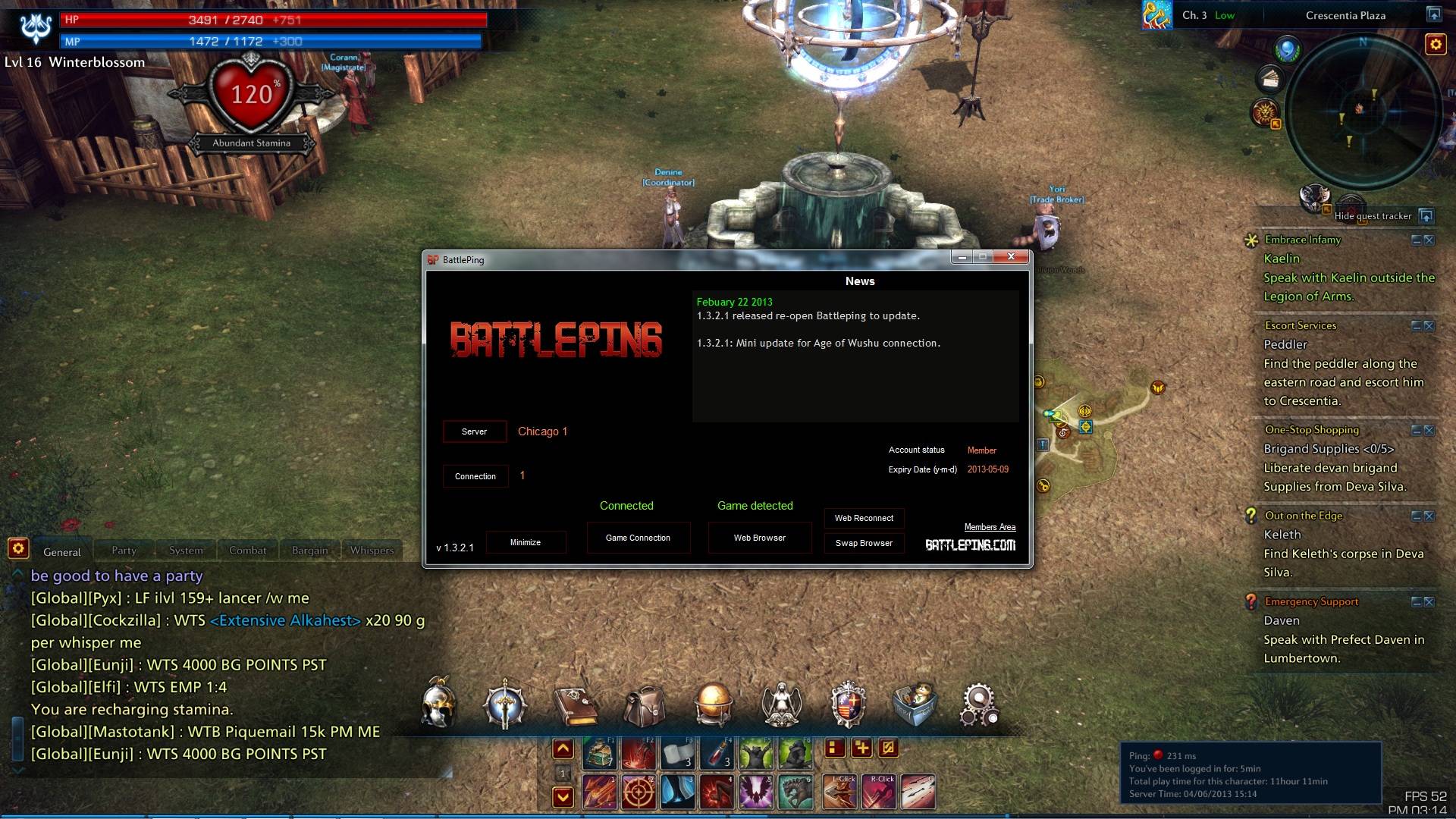The width and height of the screenshot is (1456, 819).
Task: Trigger the purple wings skill
Action: tap(755, 792)
